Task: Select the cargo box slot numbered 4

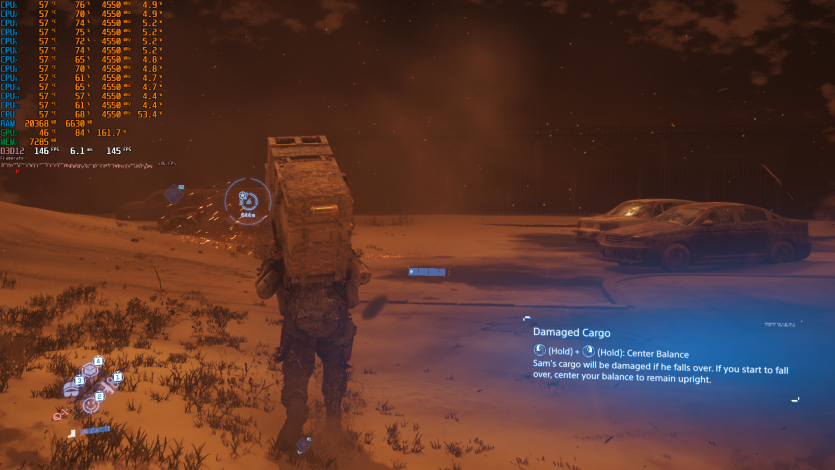Action: 91,369
